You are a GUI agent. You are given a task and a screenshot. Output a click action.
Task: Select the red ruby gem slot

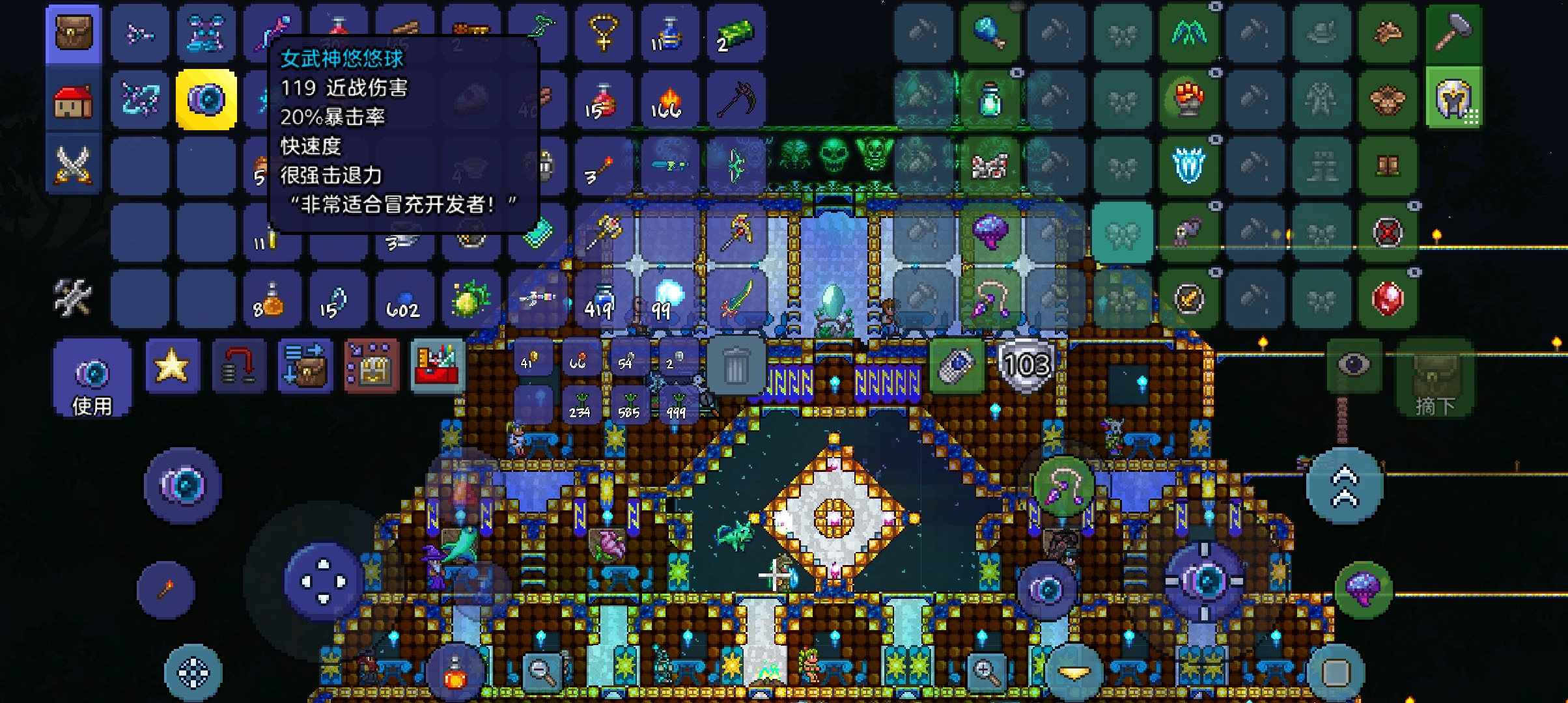pyautogui.click(x=1387, y=298)
